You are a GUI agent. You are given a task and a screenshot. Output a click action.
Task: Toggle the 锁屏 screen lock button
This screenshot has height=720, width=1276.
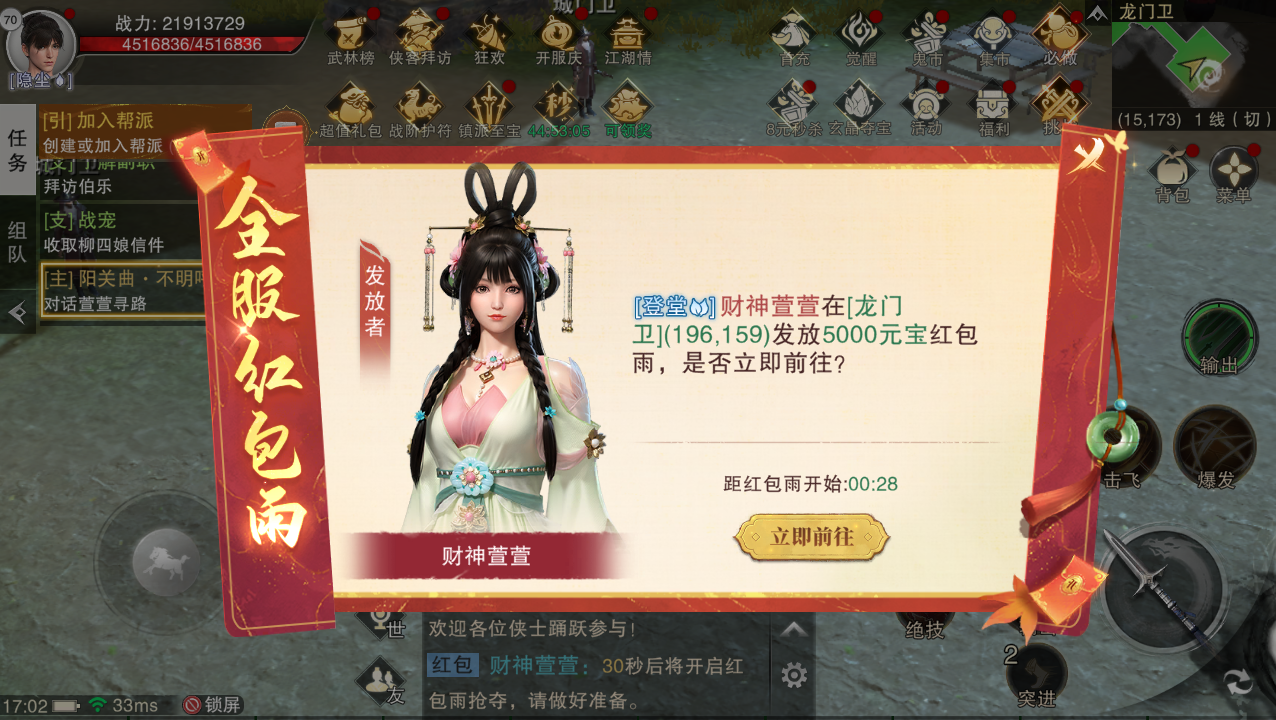(x=211, y=705)
